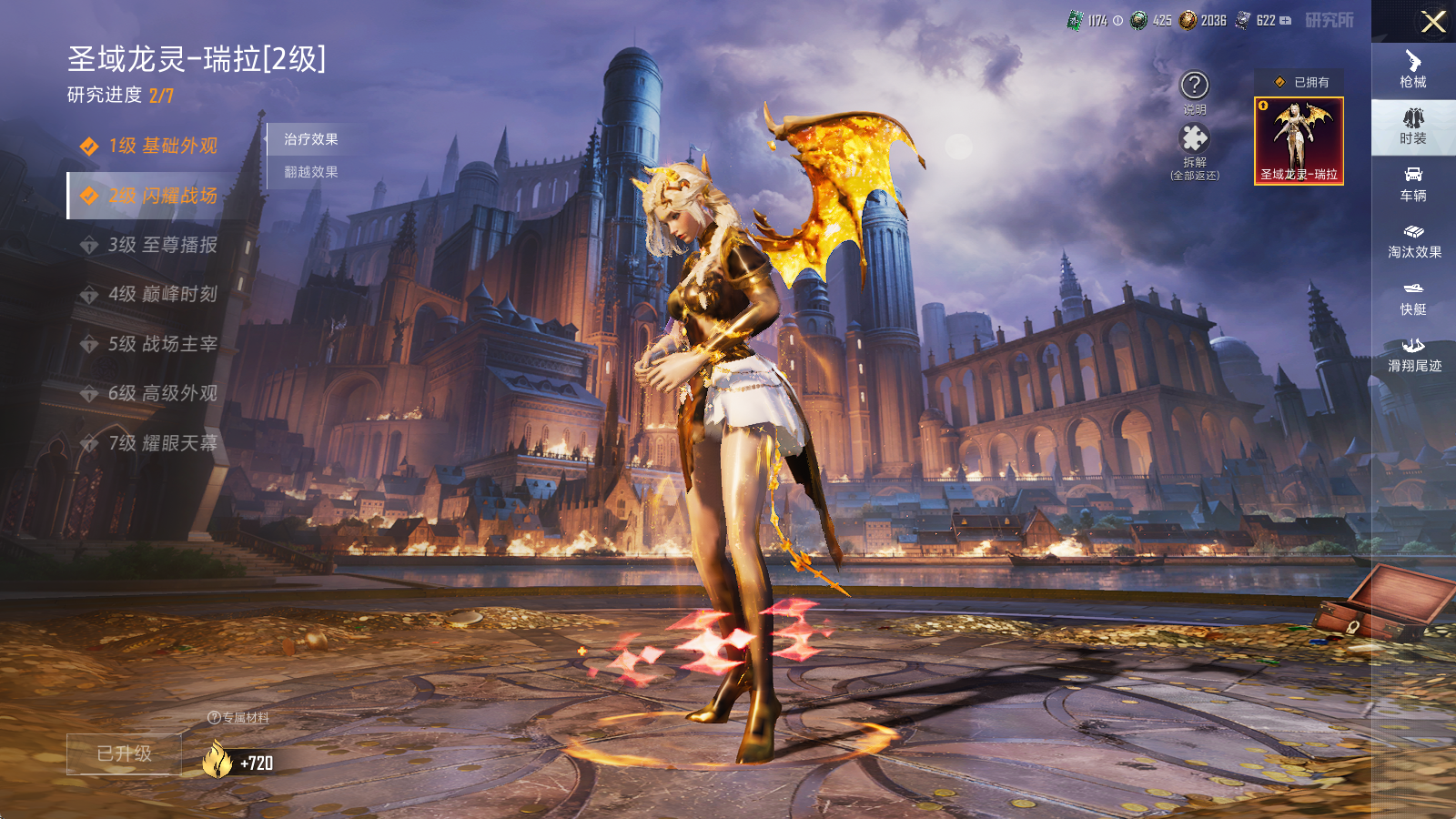Screen dimensions: 1456x819
Task: Open the 滑翔尾迹 category
Action: pos(1413,354)
